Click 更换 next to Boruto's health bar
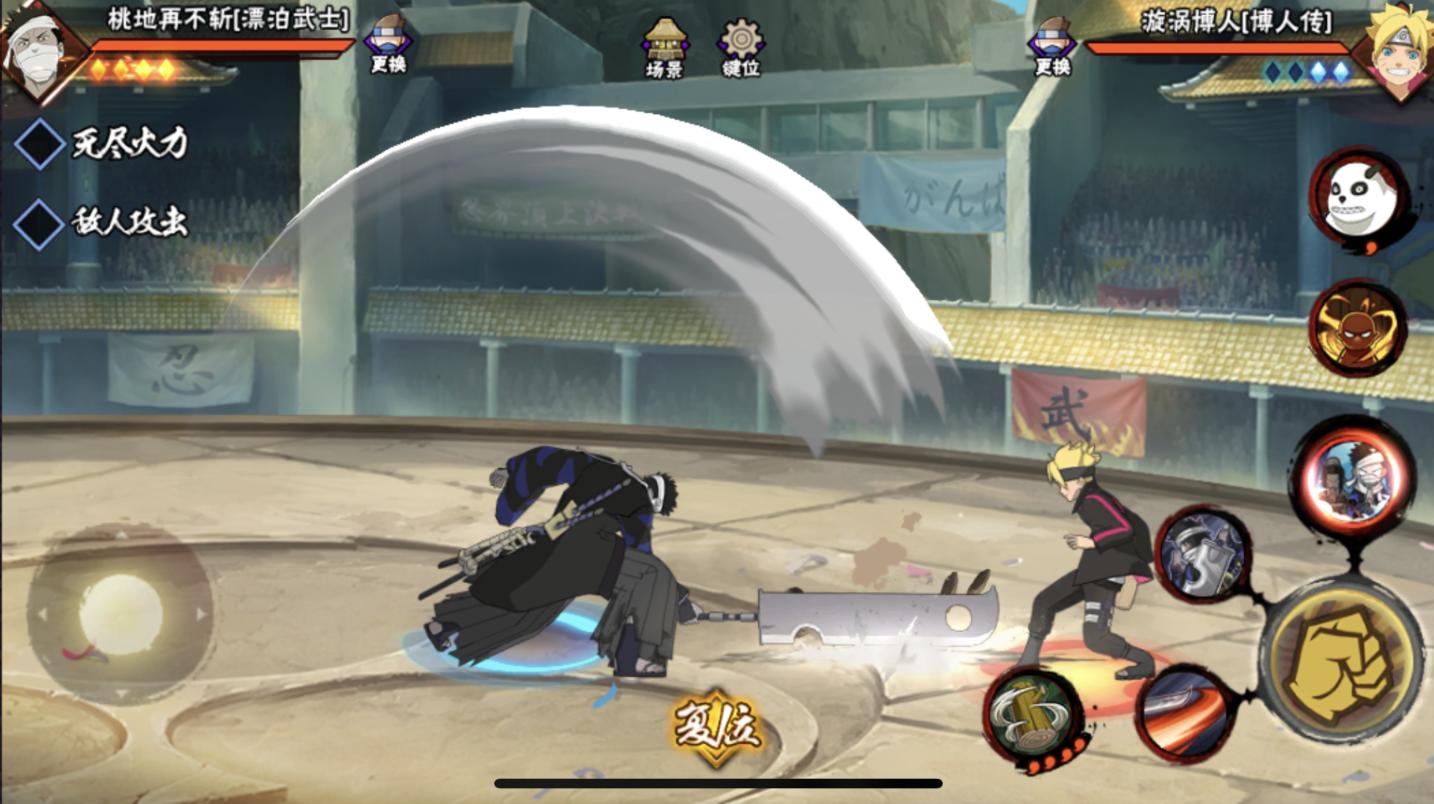 [x=1051, y=45]
